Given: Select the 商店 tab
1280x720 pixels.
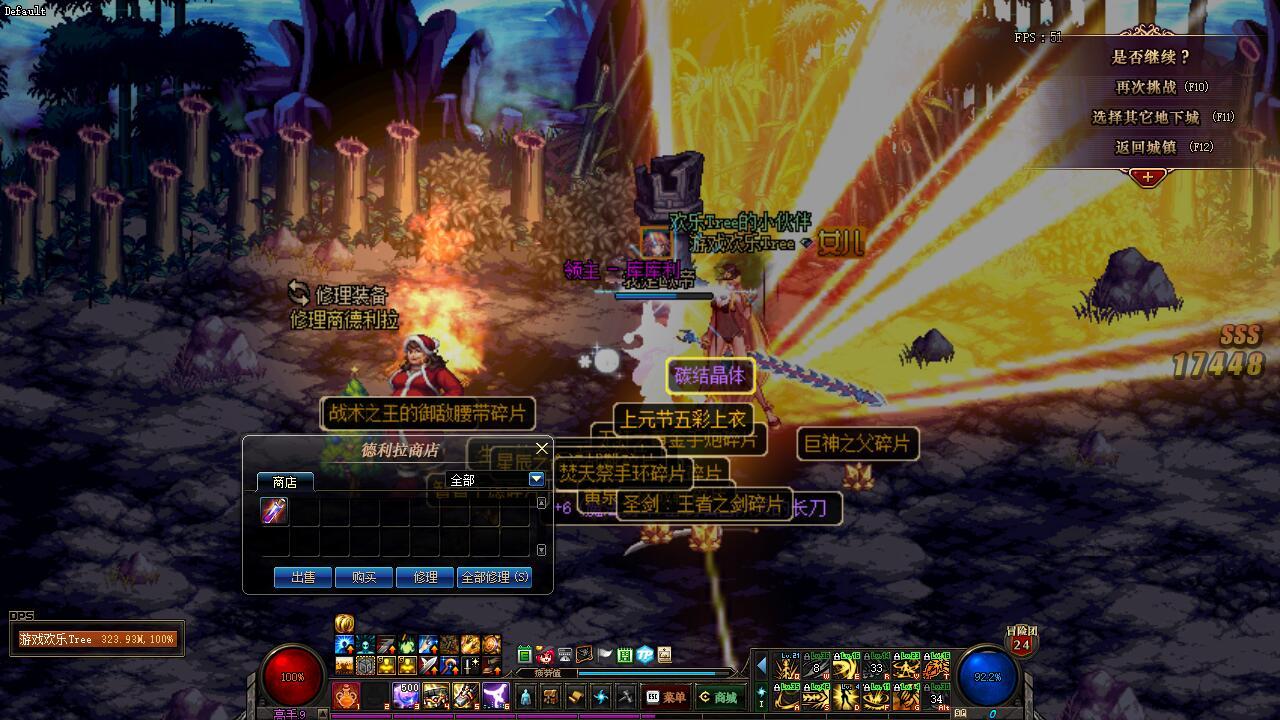Looking at the screenshot, I should pos(285,482).
